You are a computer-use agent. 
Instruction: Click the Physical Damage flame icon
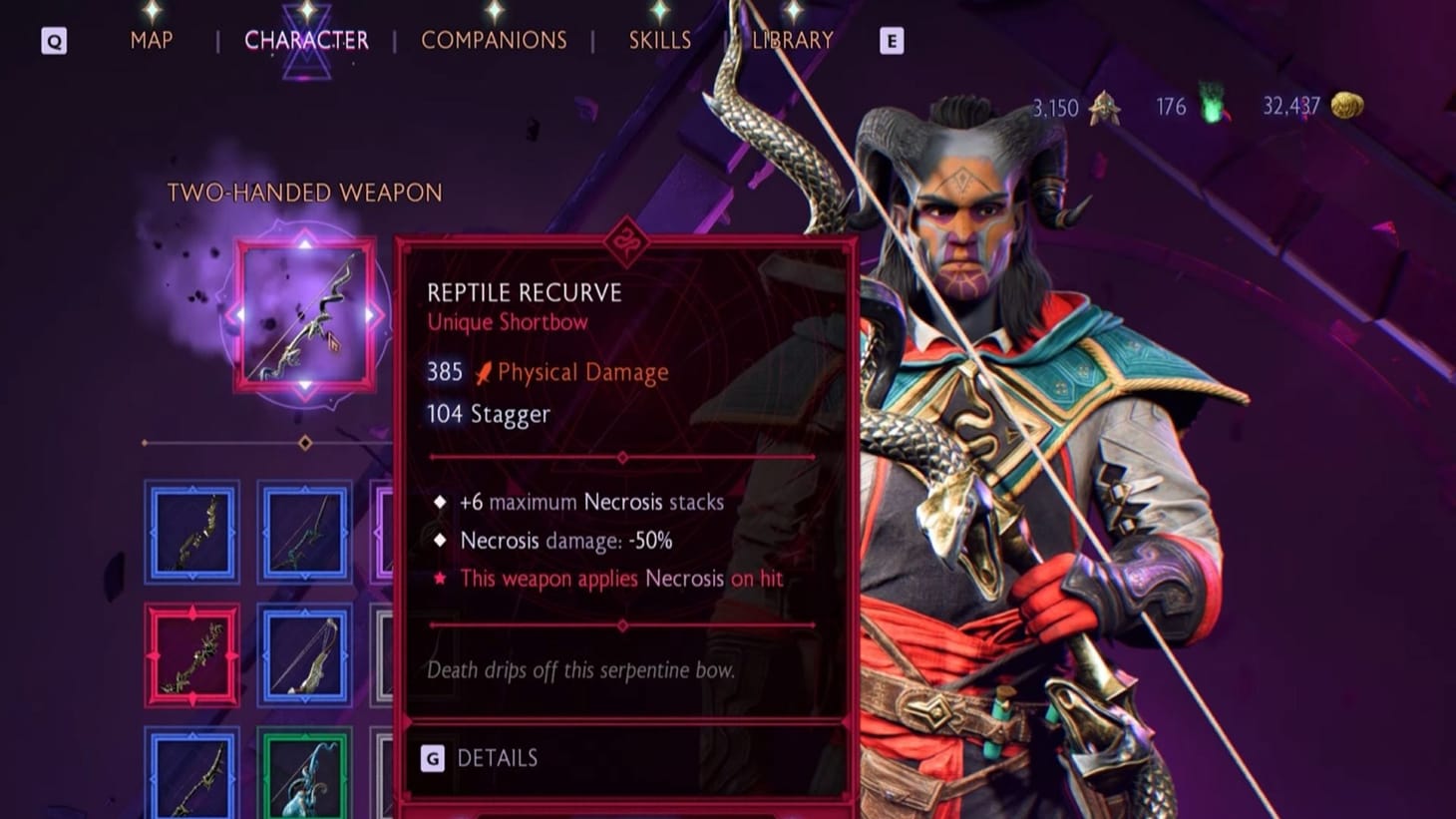pos(485,371)
